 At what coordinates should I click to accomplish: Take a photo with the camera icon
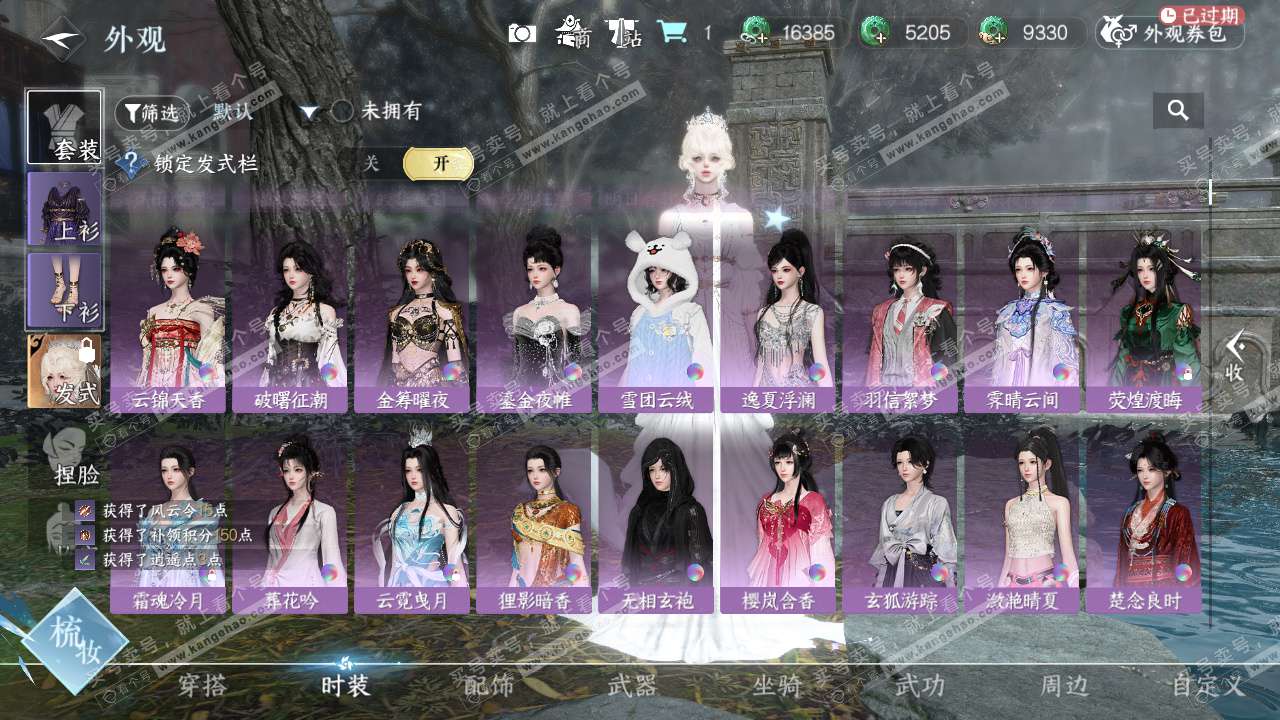[x=522, y=33]
